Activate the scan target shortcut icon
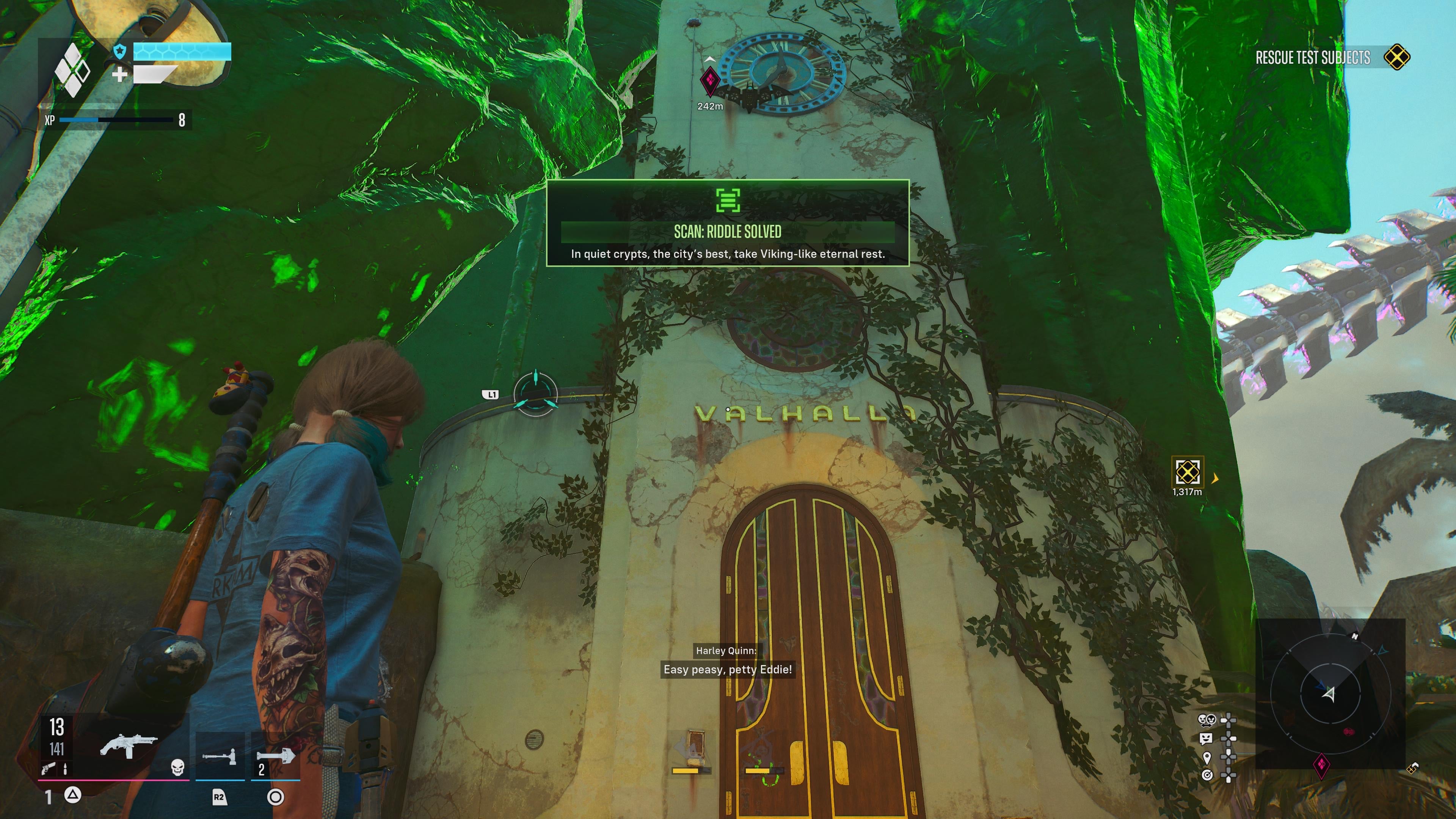This screenshot has height=819, width=1456. tap(1207, 774)
